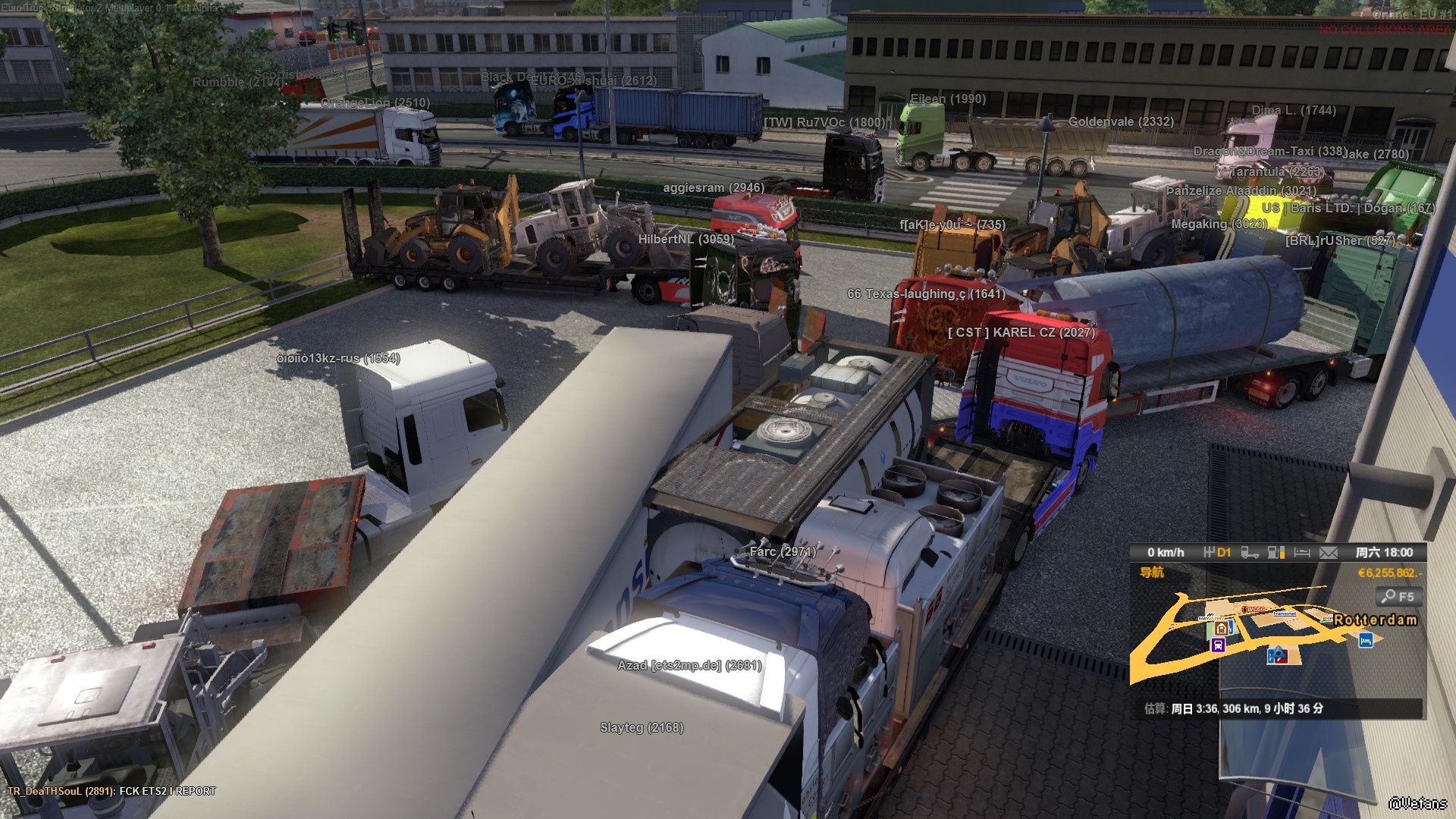Select the transinet company logo on minimap
1456x819 pixels.
[x=1285, y=613]
